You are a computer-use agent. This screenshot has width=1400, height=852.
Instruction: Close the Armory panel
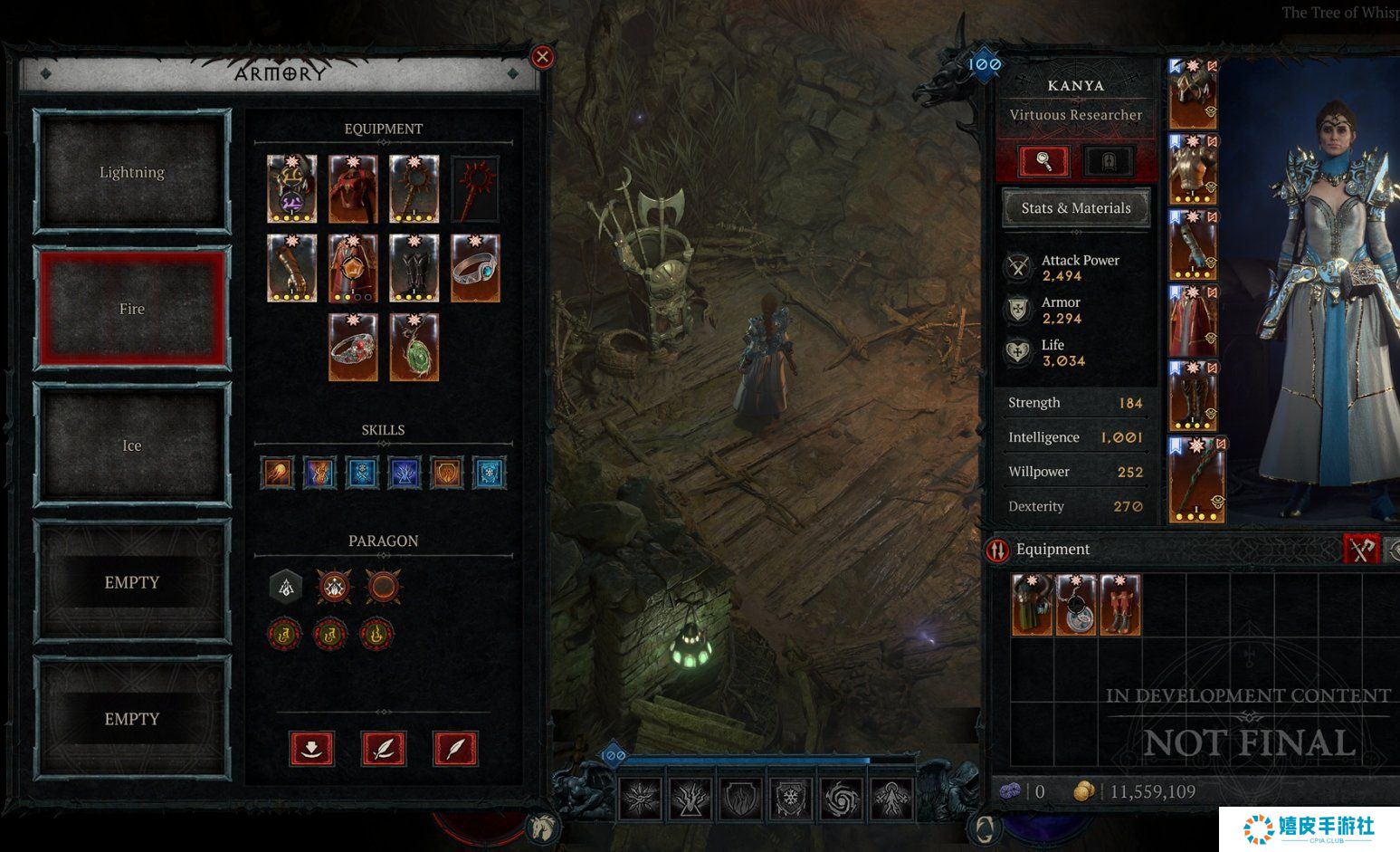[x=542, y=57]
